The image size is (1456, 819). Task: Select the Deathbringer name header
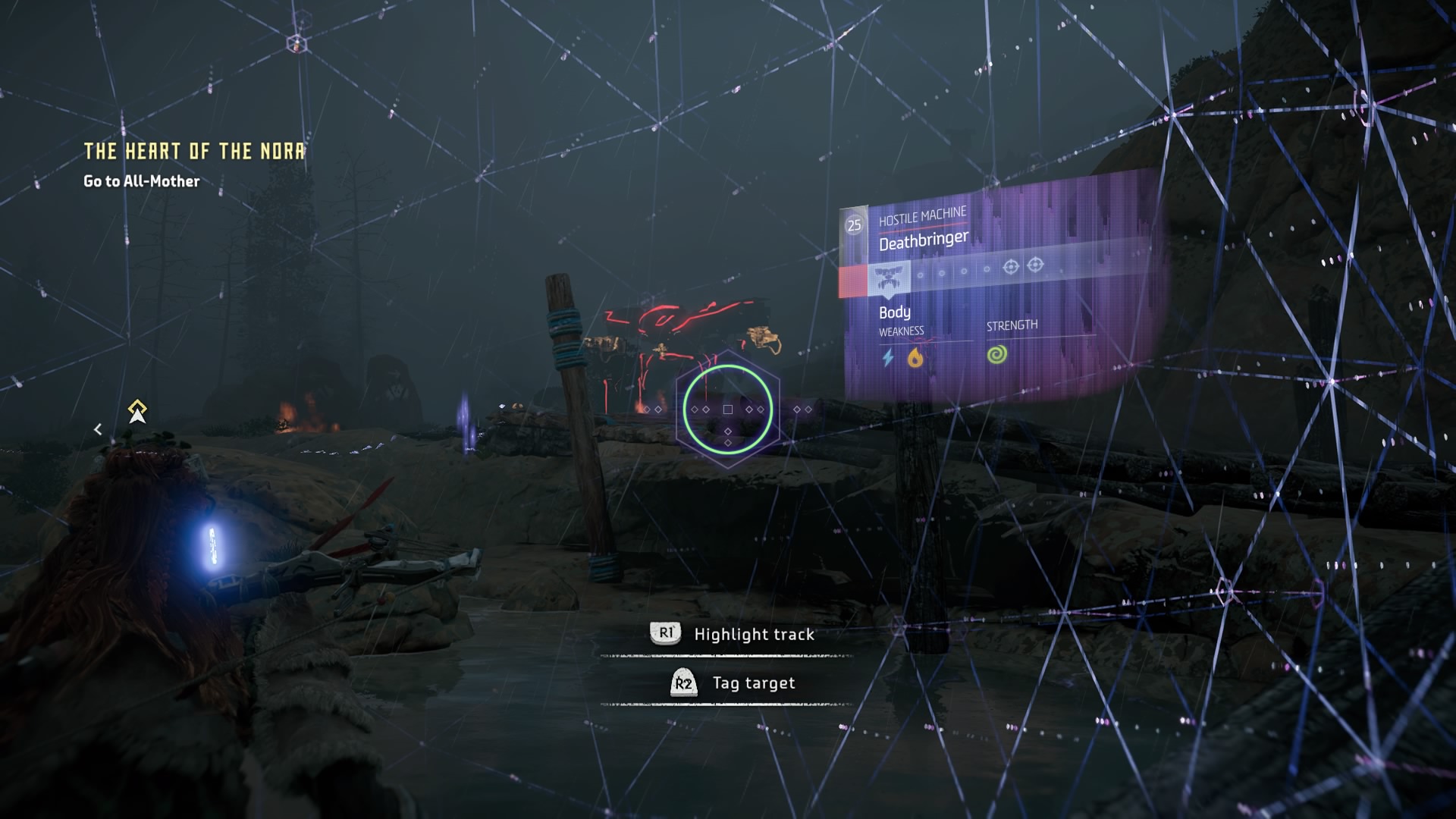[923, 241]
